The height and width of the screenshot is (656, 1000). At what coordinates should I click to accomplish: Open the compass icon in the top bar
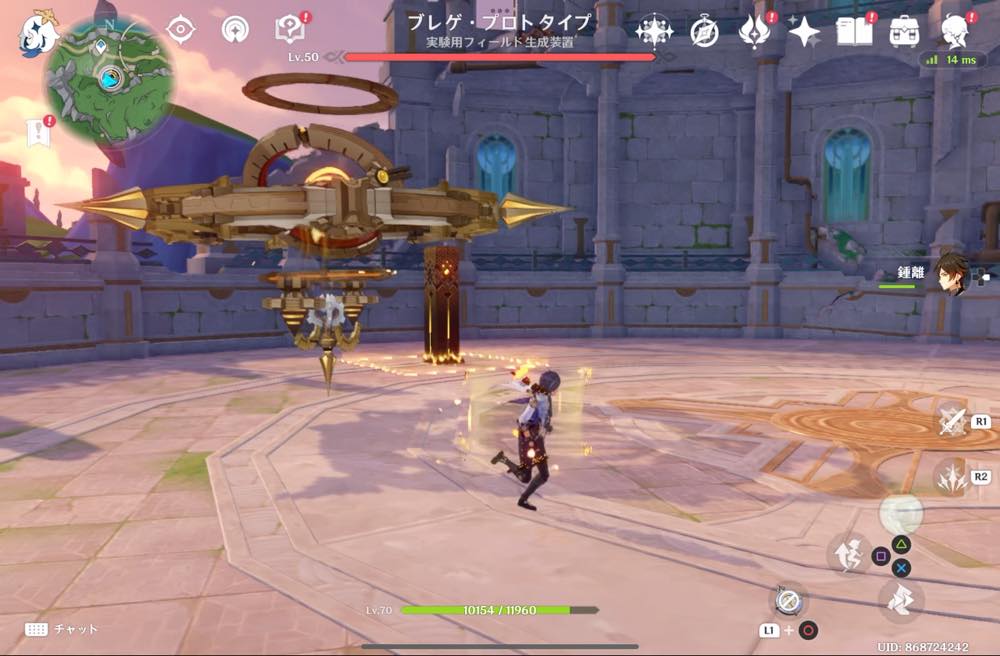click(x=705, y=32)
